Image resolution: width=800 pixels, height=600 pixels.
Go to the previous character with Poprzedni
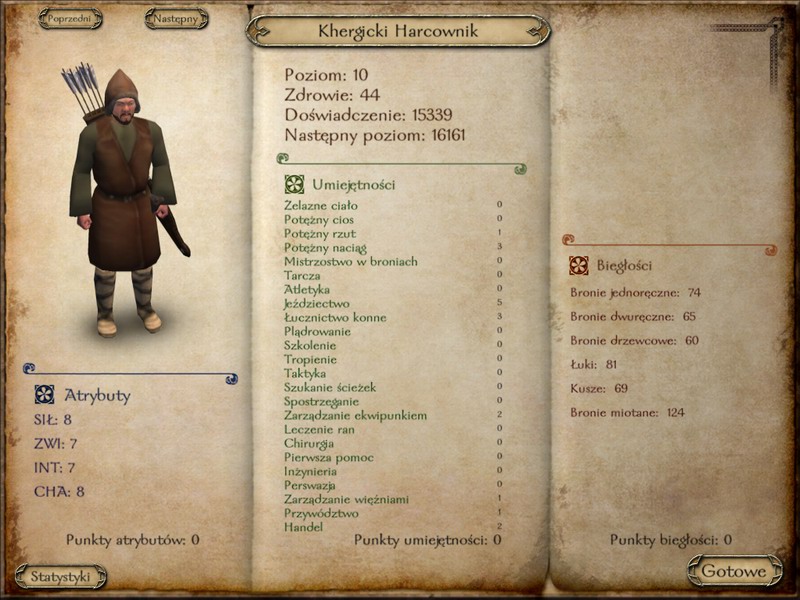[70, 18]
